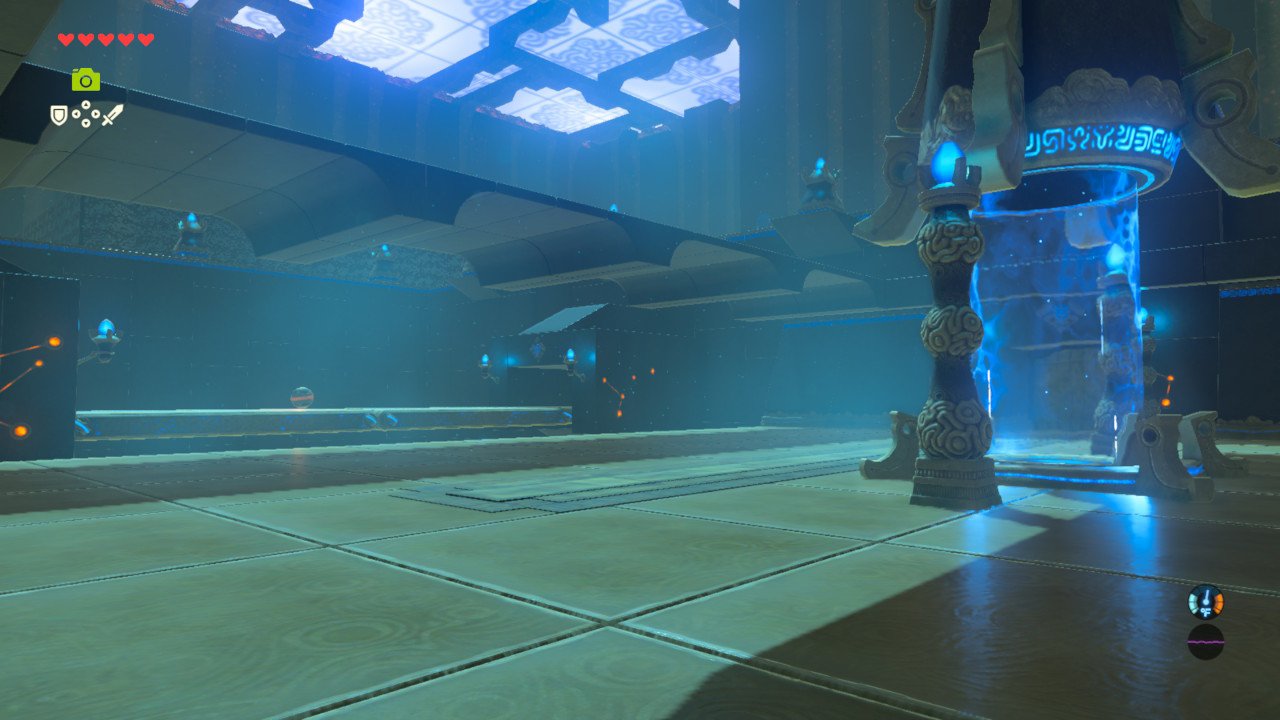Click the Fahrenheit symbol on the temperature gauge
Viewport: 1280px width, 720px height.
click(1206, 611)
